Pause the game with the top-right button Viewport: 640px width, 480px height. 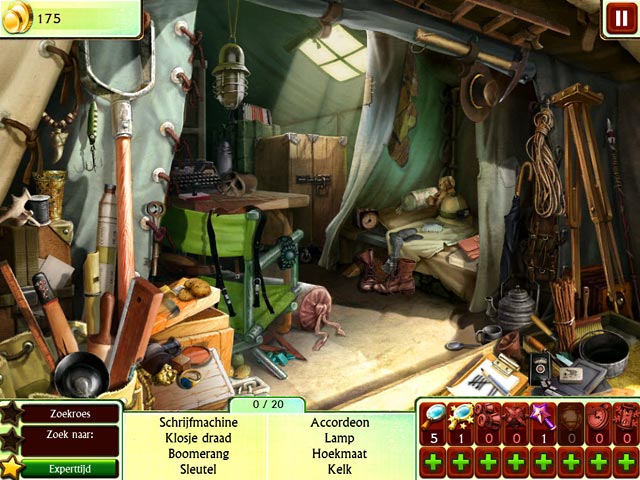[x=619, y=19]
